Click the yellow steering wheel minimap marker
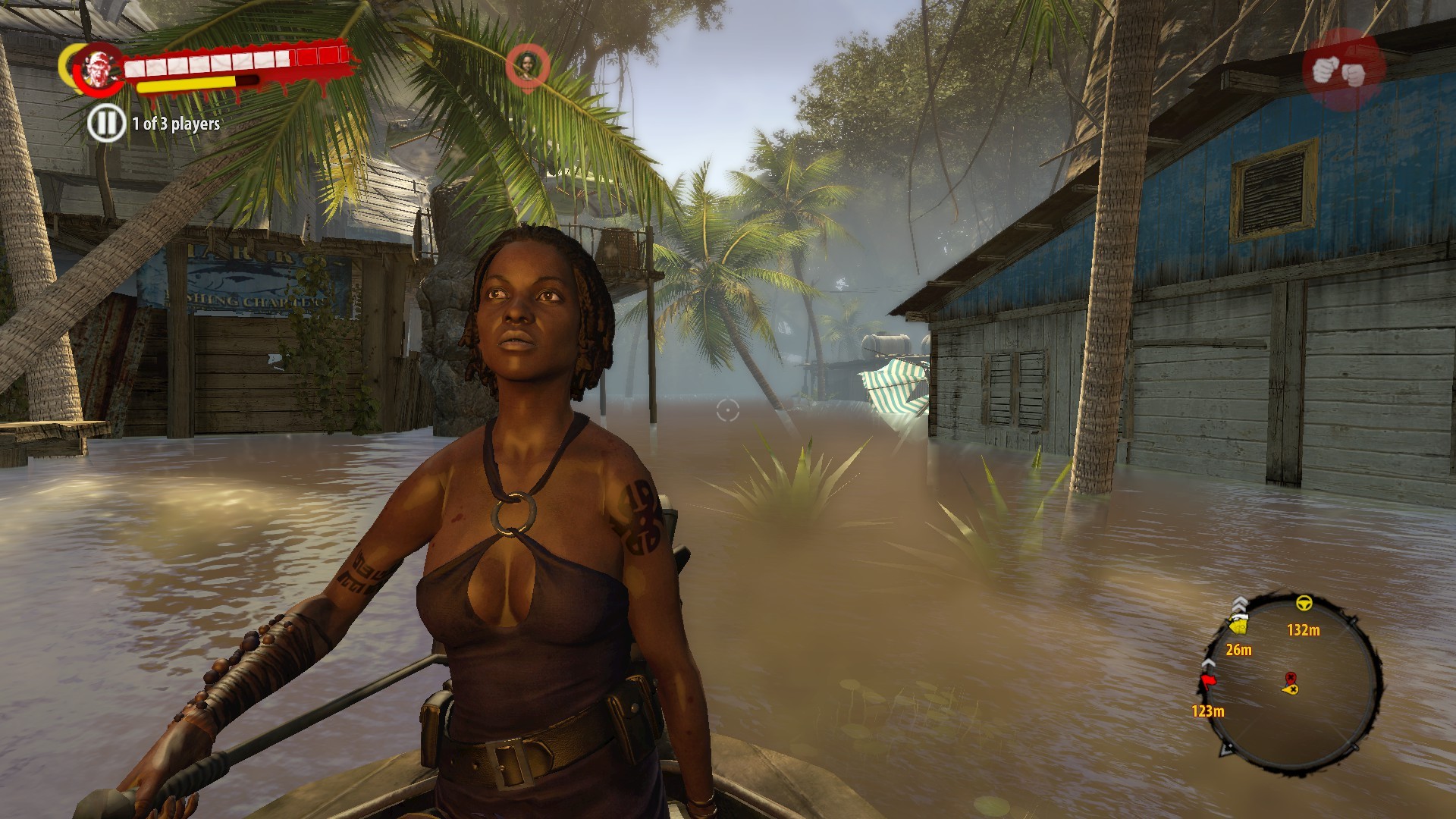The image size is (1456, 819). click(x=1304, y=604)
